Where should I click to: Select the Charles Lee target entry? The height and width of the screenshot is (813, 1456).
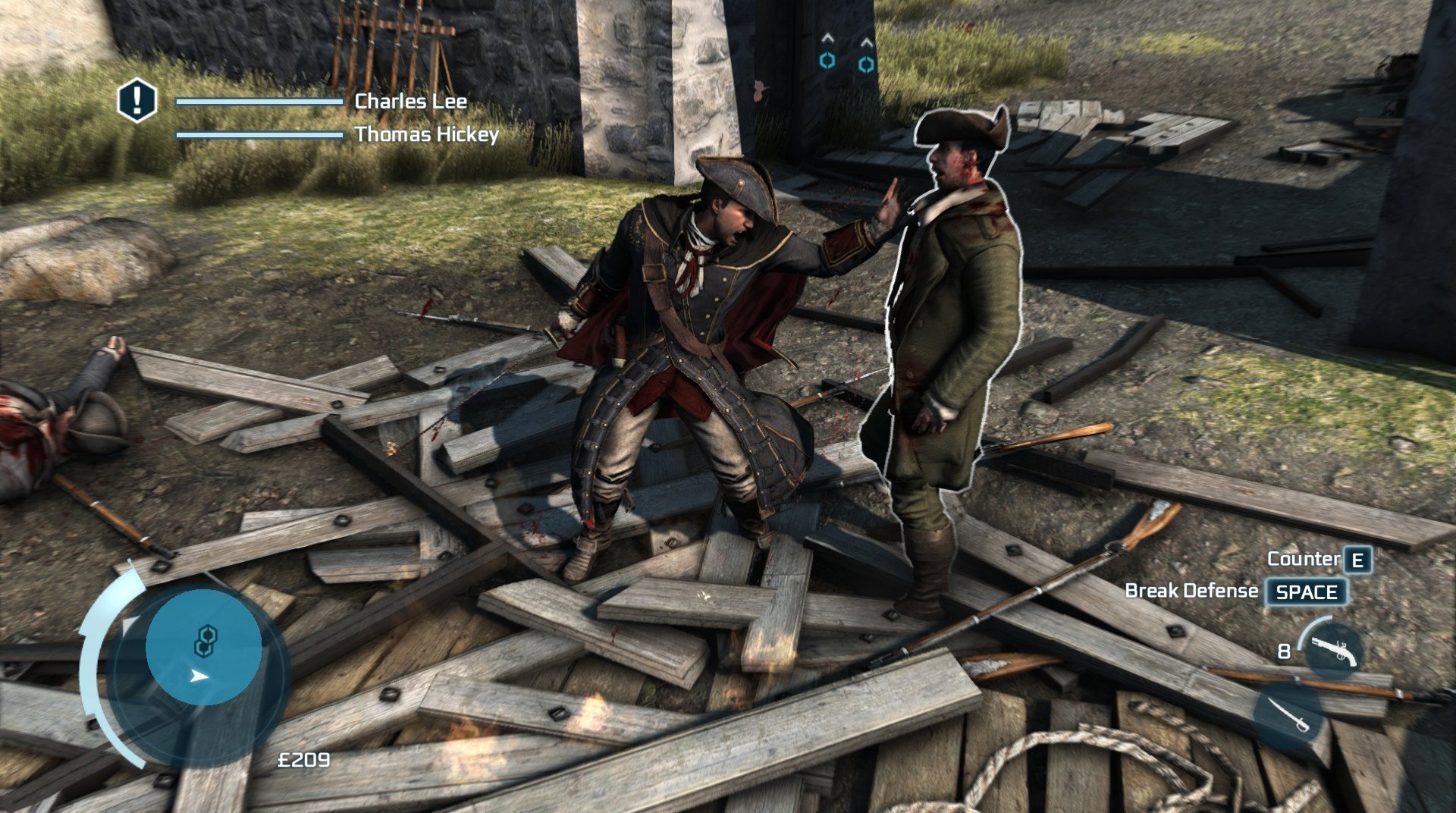[x=410, y=101]
